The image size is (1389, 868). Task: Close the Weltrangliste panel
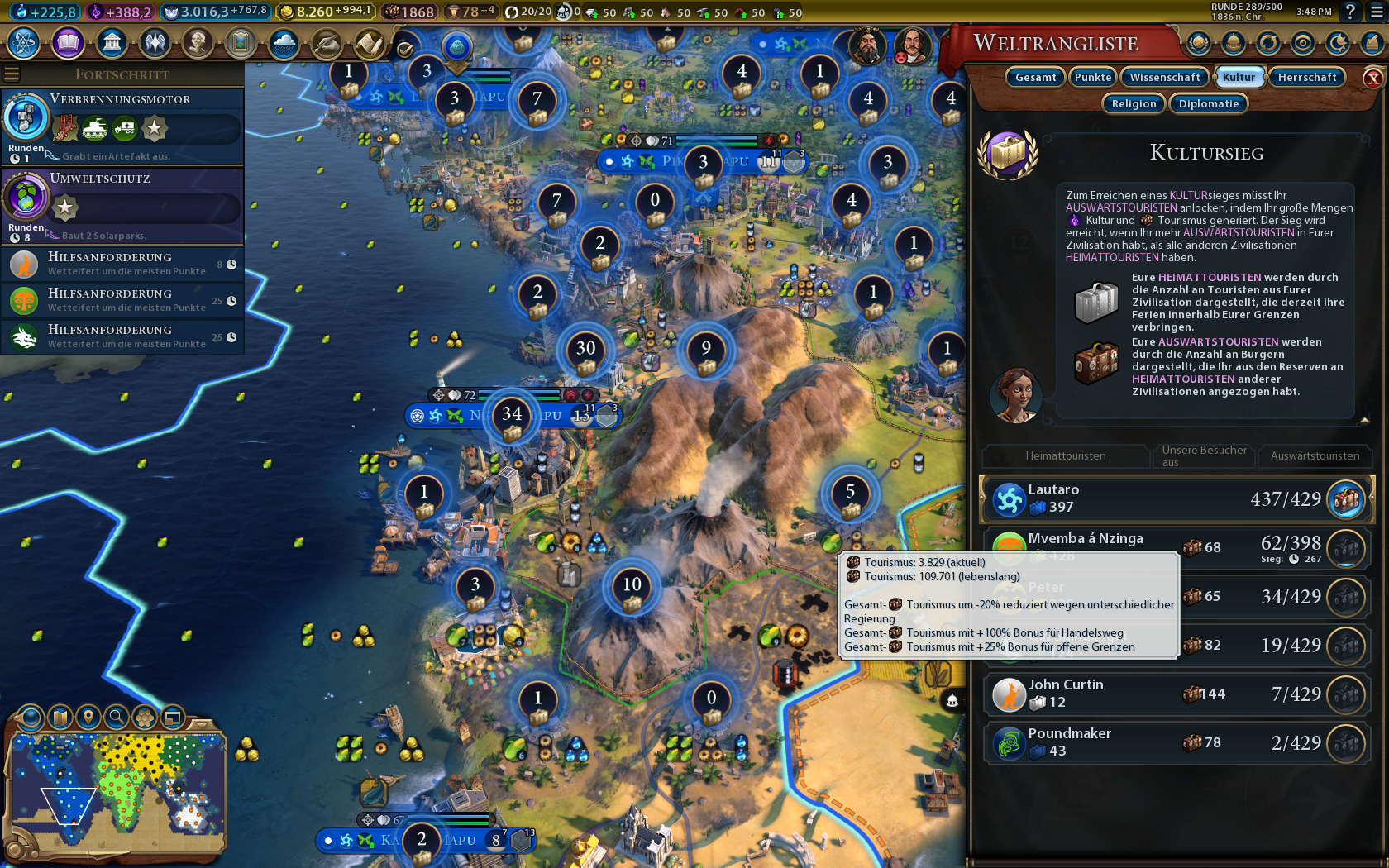tap(1372, 79)
